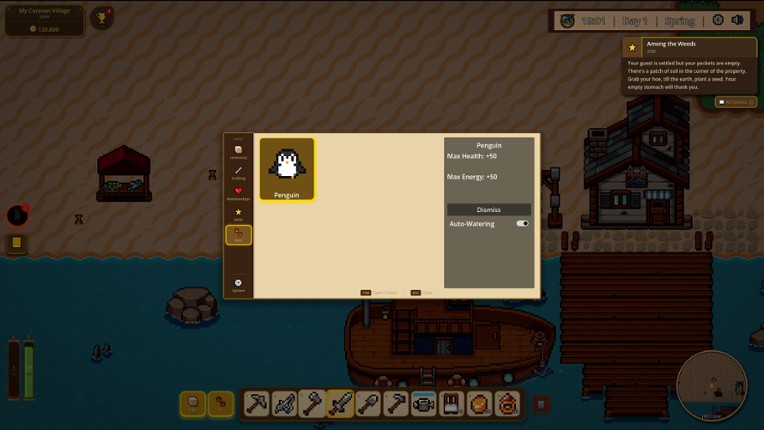This screenshot has height=430, width=764.
Task: Toggle sound with the speaker icon
Action: point(738,20)
